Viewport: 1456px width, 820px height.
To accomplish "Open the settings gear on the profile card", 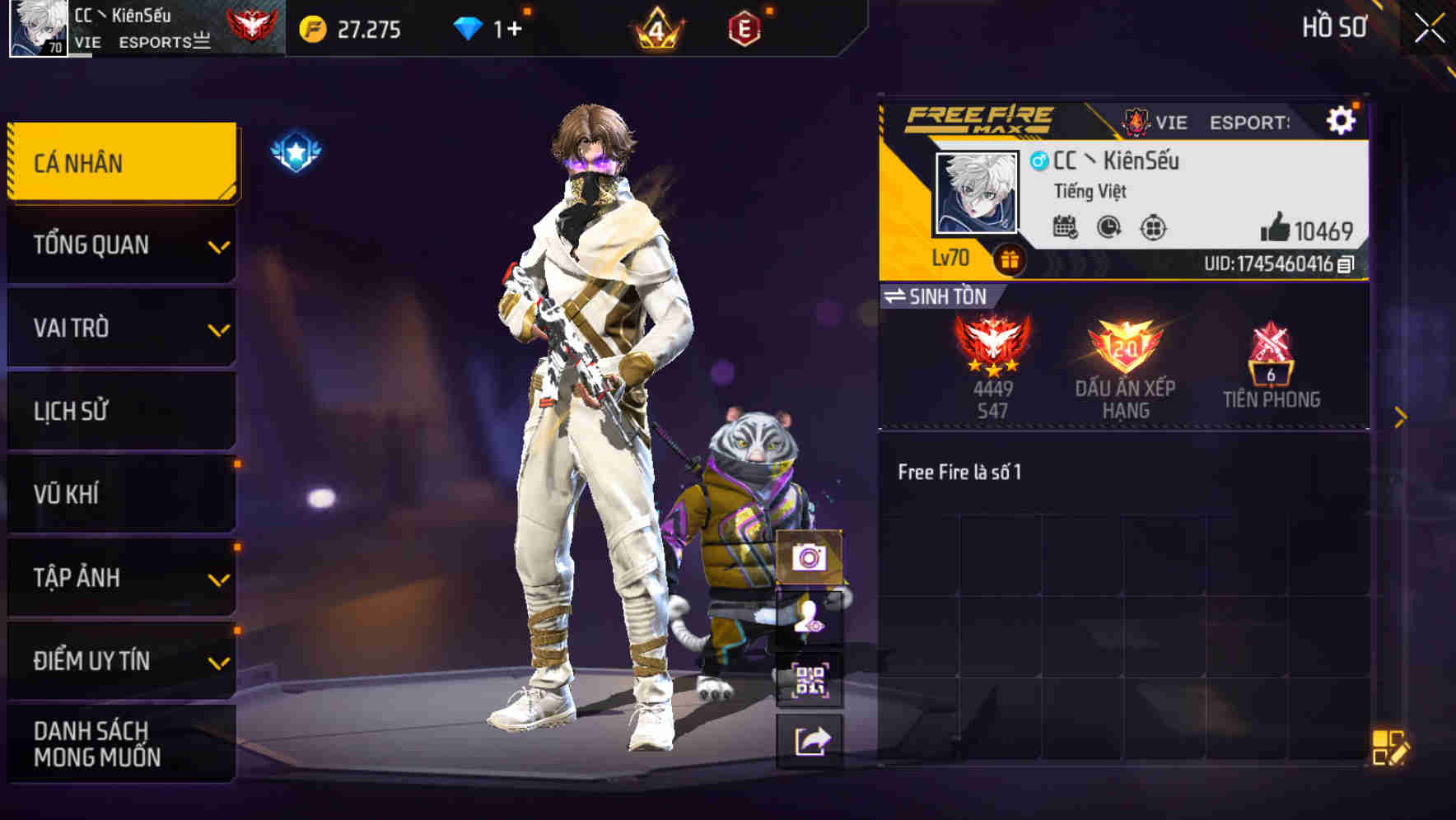I will click(1342, 119).
